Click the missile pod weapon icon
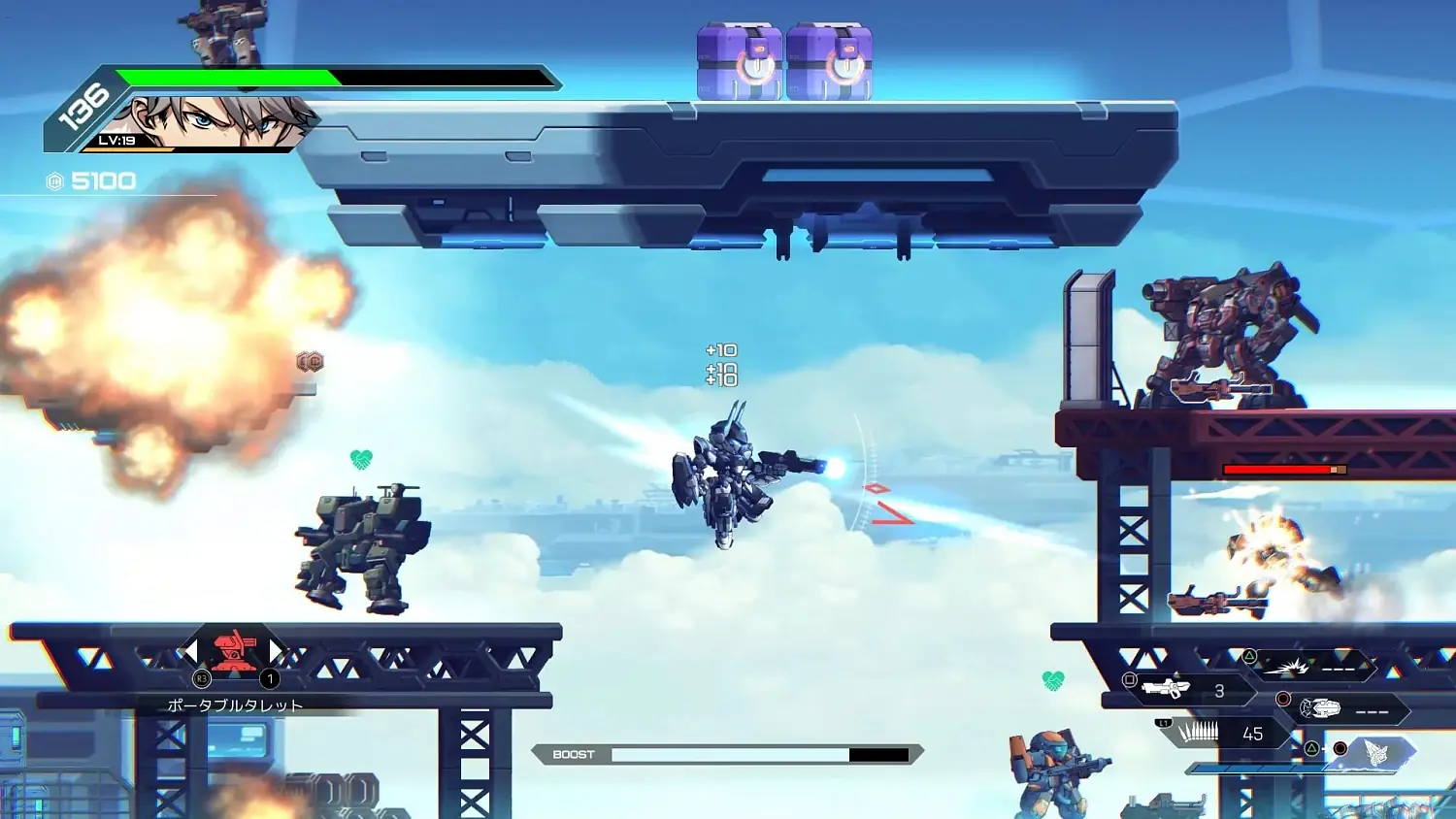Image resolution: width=1456 pixels, height=819 pixels. [x=1323, y=705]
